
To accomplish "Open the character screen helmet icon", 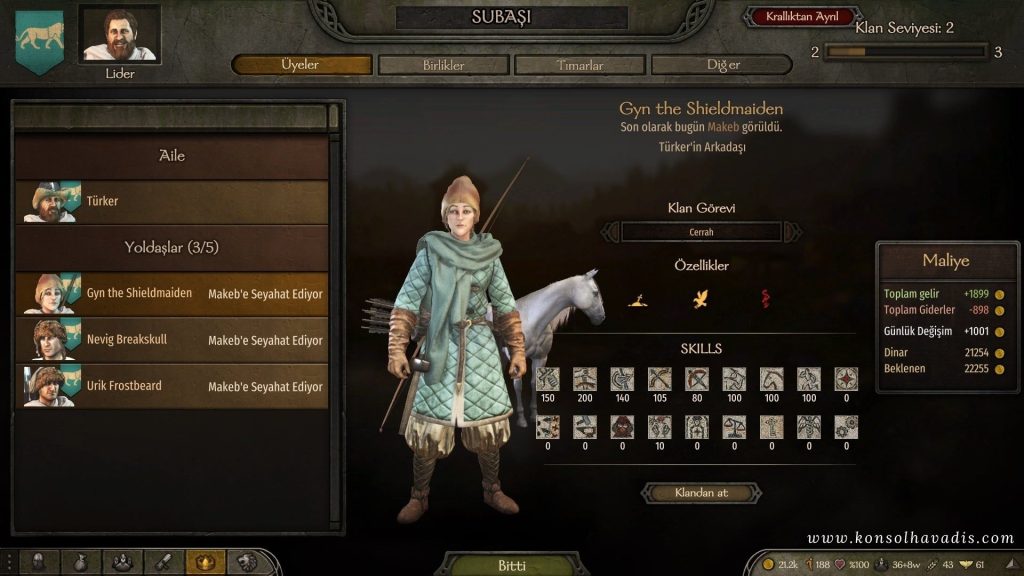I will coord(40,562).
